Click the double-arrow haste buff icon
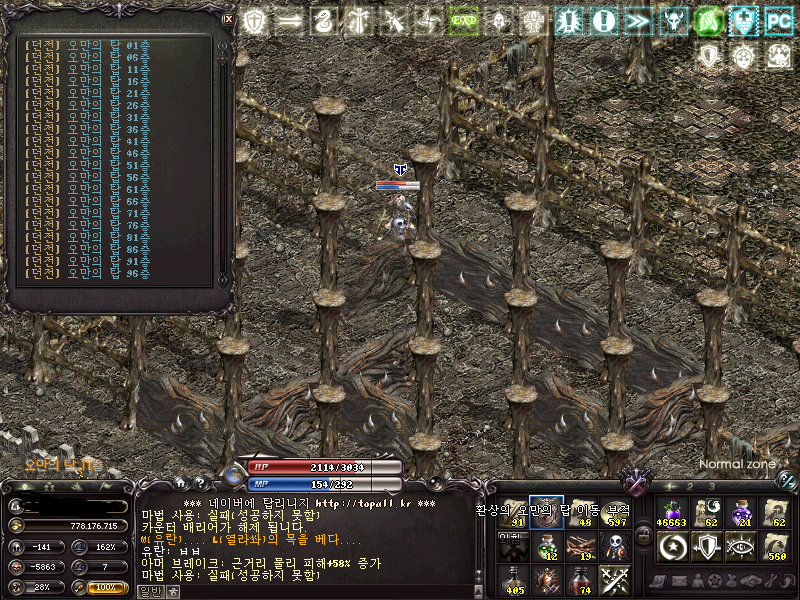The height and width of the screenshot is (600, 800). point(637,20)
